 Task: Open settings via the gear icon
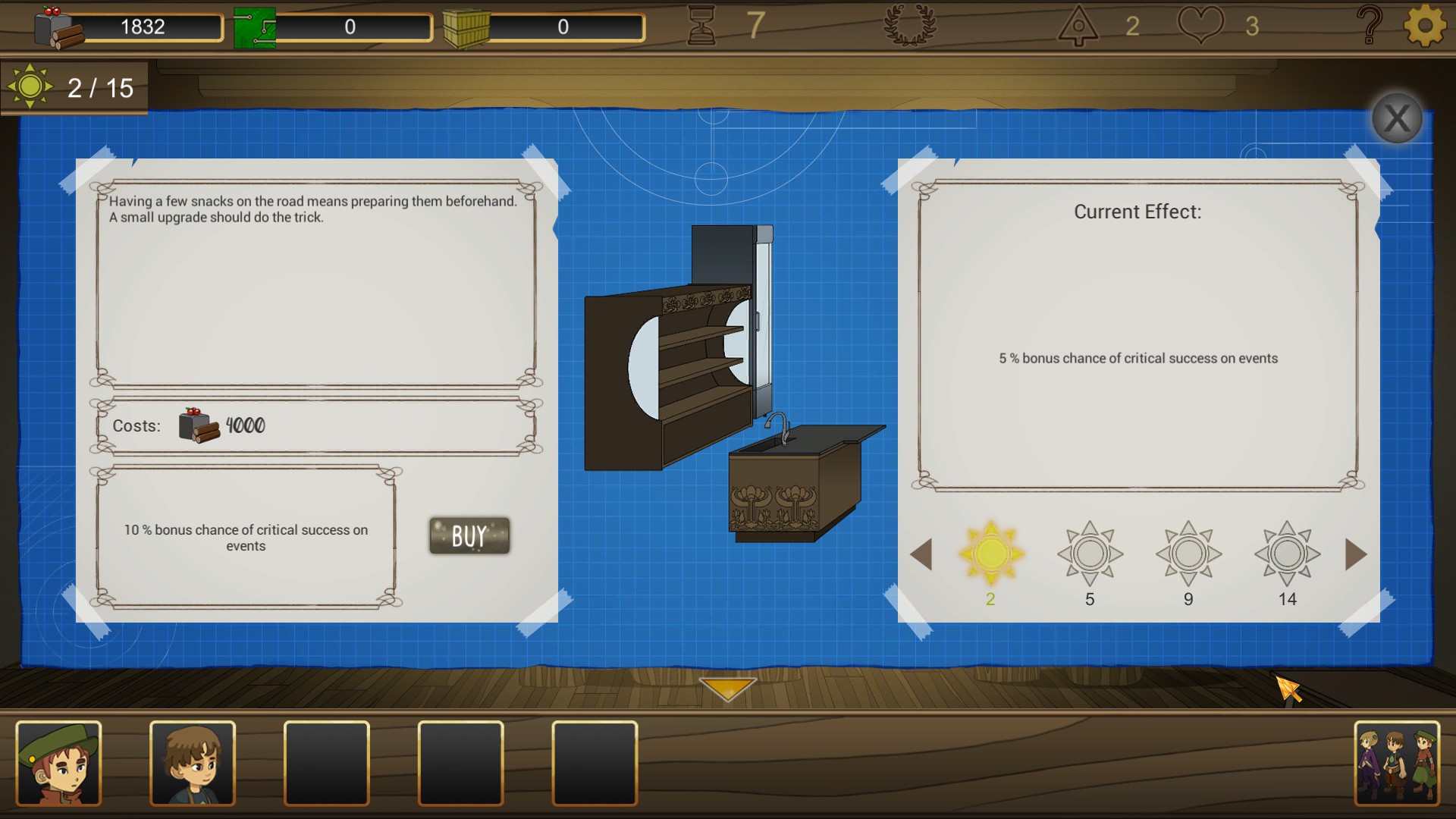pos(1424,25)
